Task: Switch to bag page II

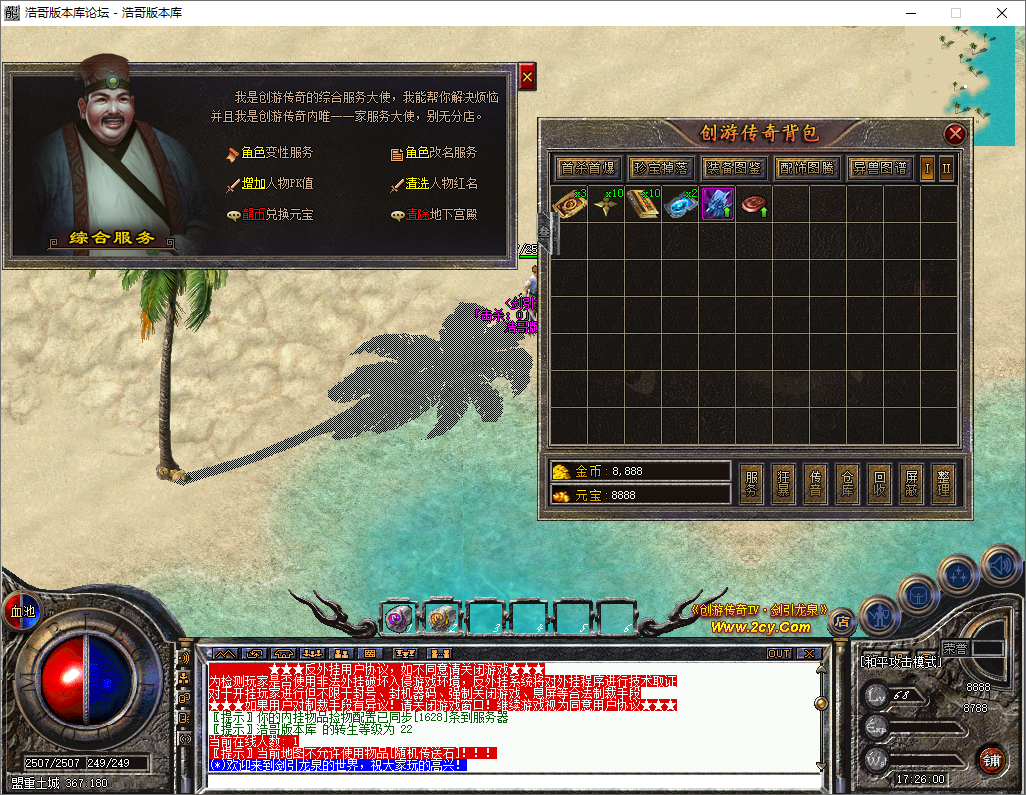Action: pyautogui.click(x=946, y=168)
